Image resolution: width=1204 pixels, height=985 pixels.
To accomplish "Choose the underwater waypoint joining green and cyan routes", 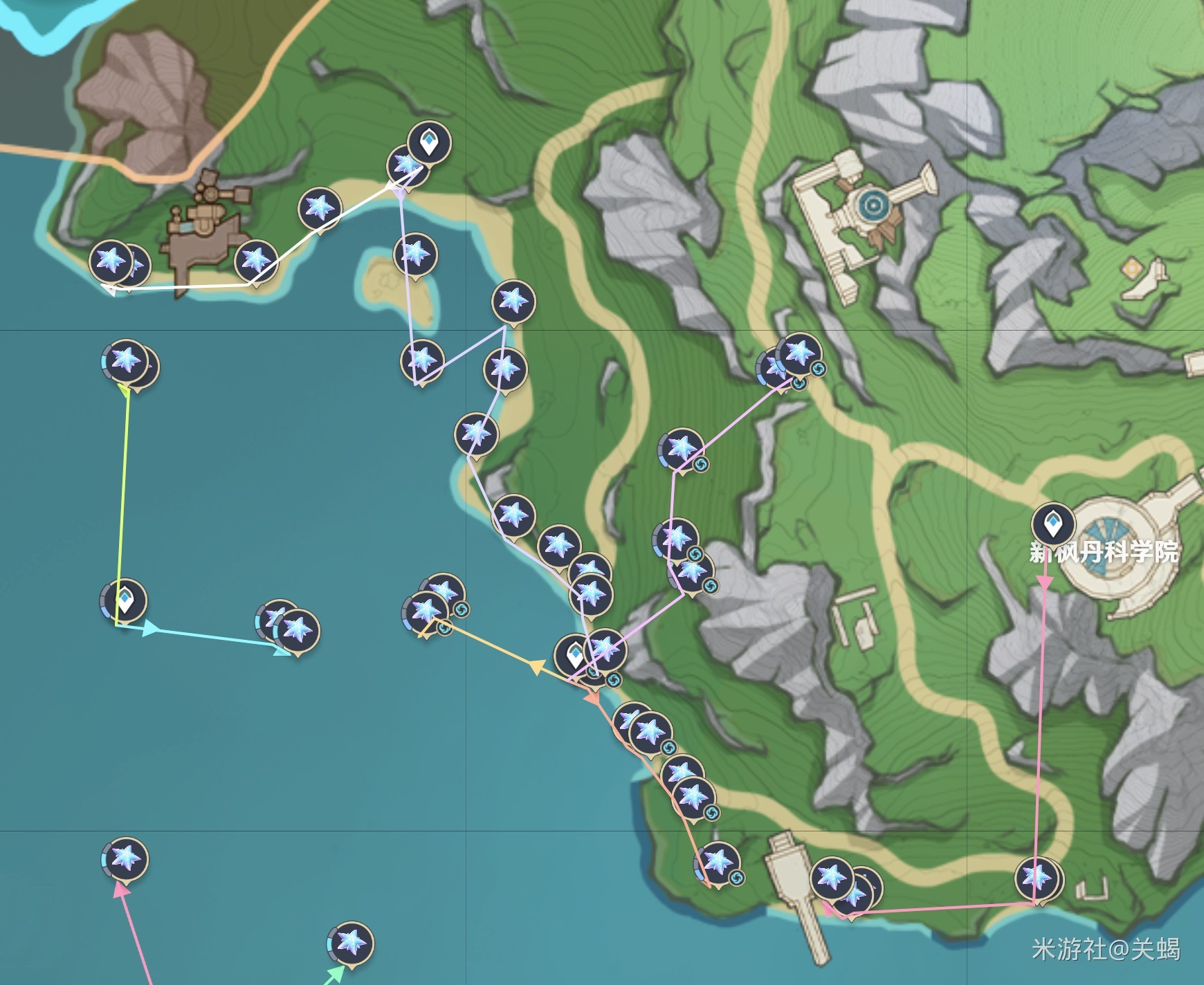I will coord(125,600).
